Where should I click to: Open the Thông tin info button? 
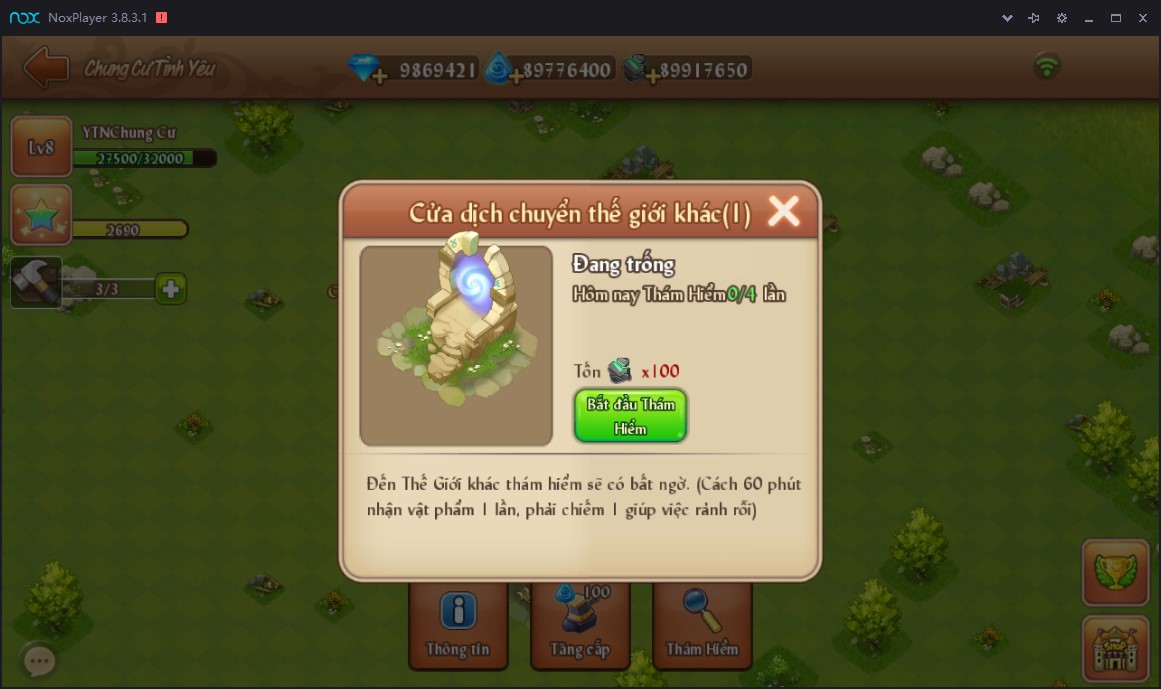pos(458,626)
